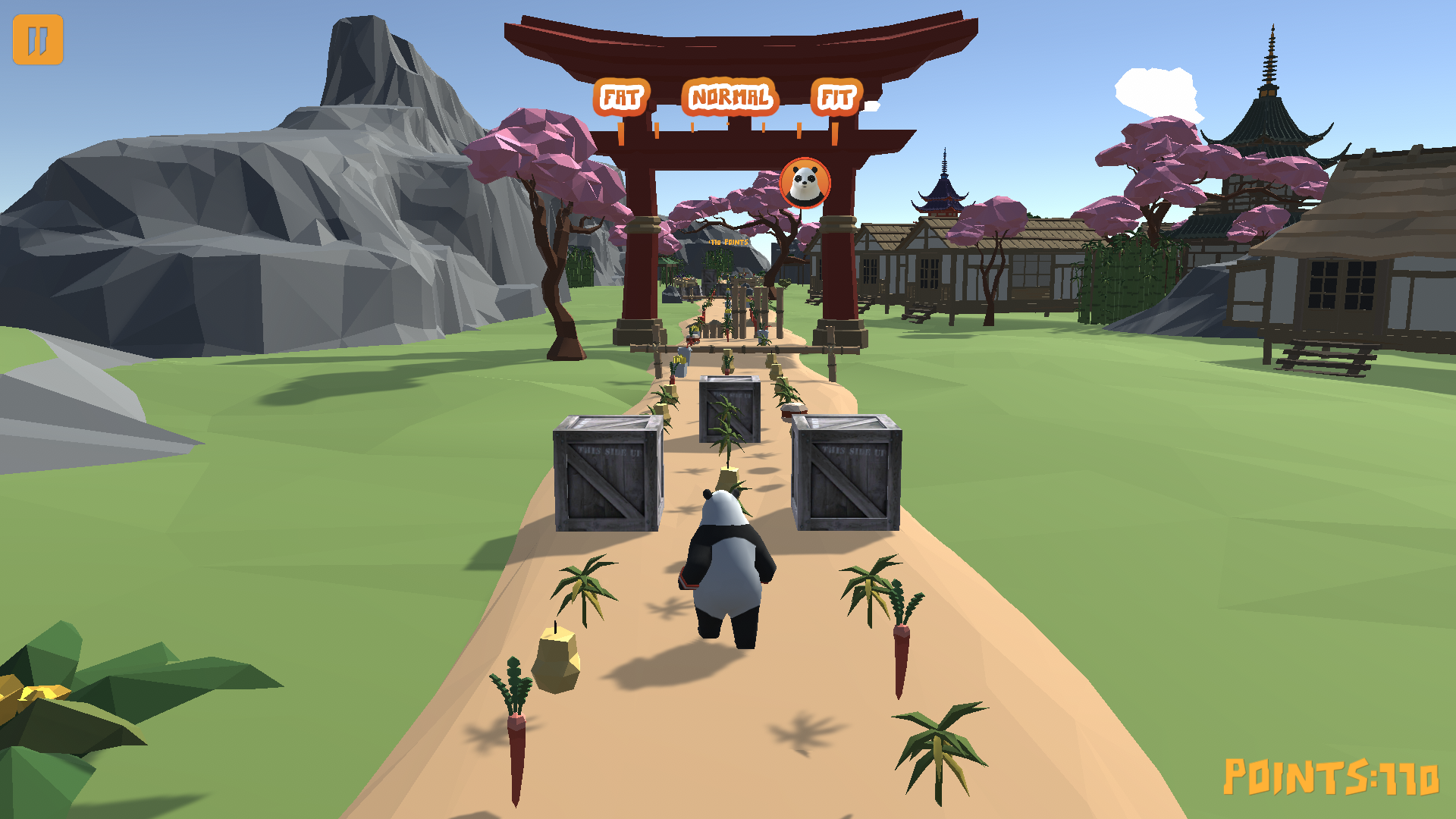Expand the FIT sign panel

[836, 97]
